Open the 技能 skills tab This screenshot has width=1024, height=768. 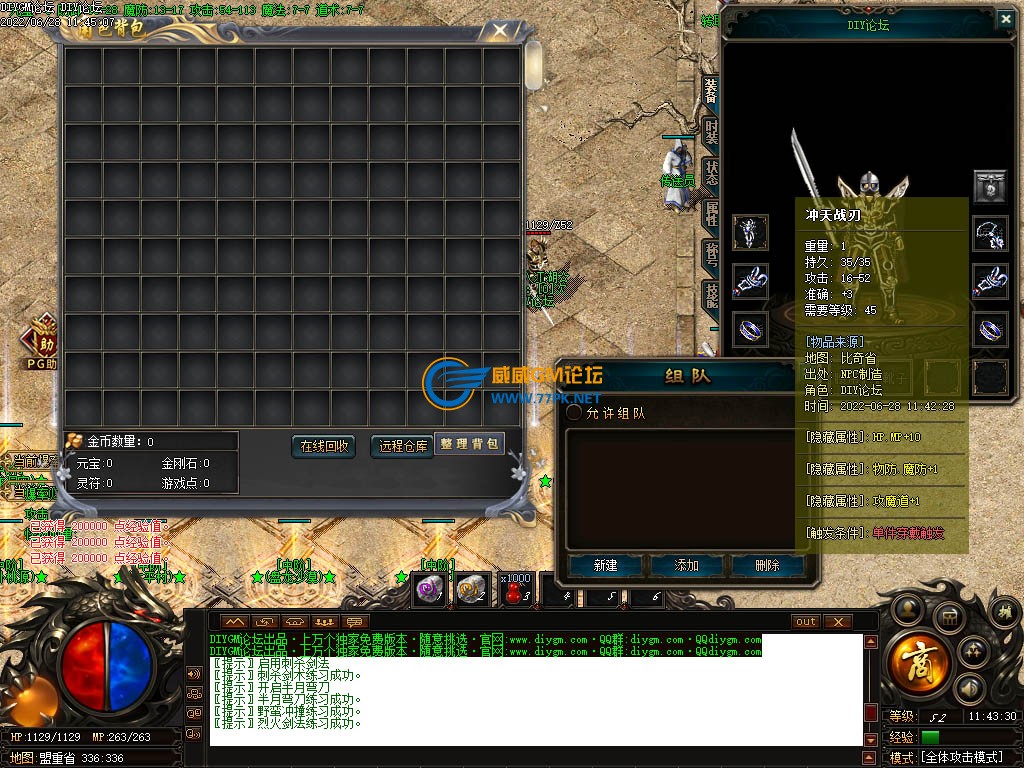(711, 294)
